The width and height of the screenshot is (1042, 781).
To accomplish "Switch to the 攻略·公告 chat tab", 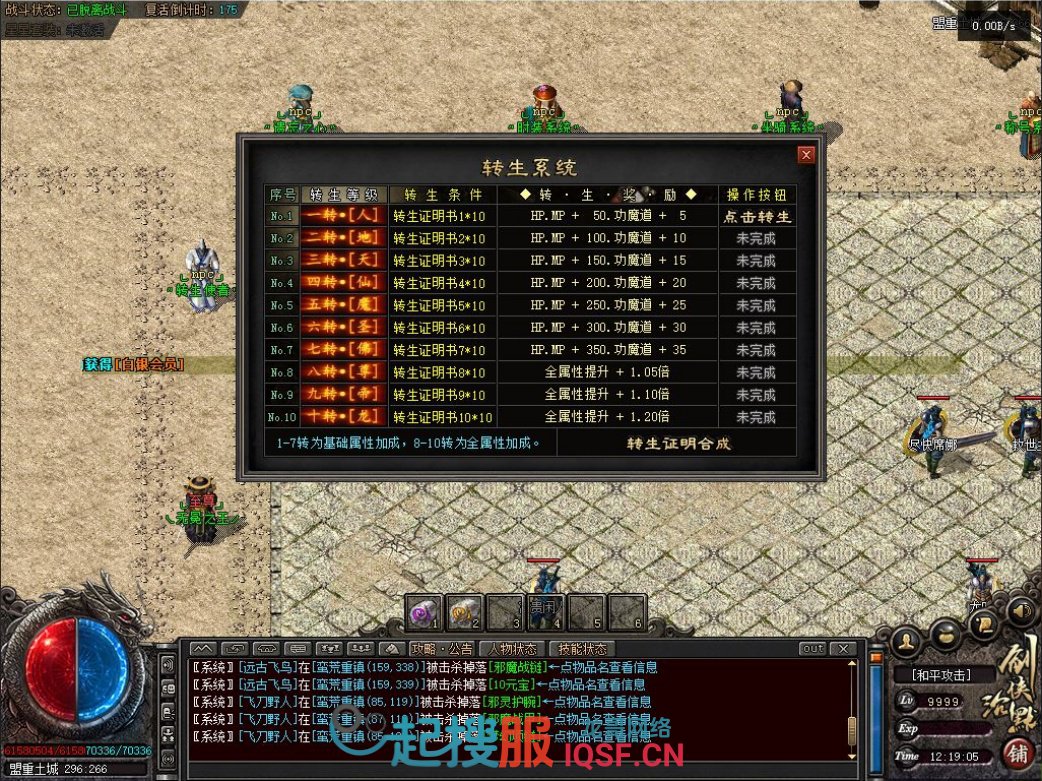I will [444, 649].
